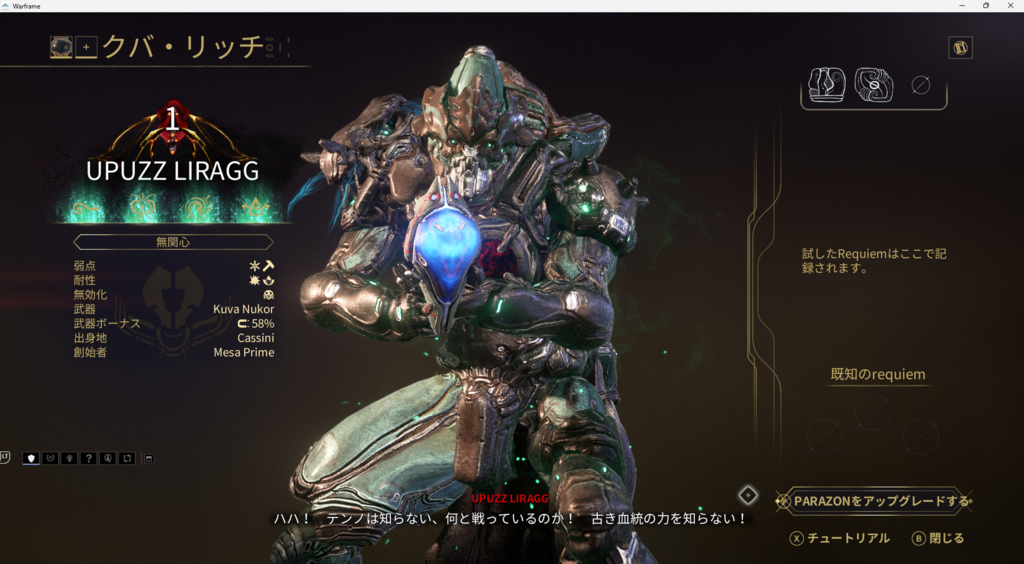
Task: Switch to the shield tab in the bottom toolbar
Action: click(x=31, y=458)
